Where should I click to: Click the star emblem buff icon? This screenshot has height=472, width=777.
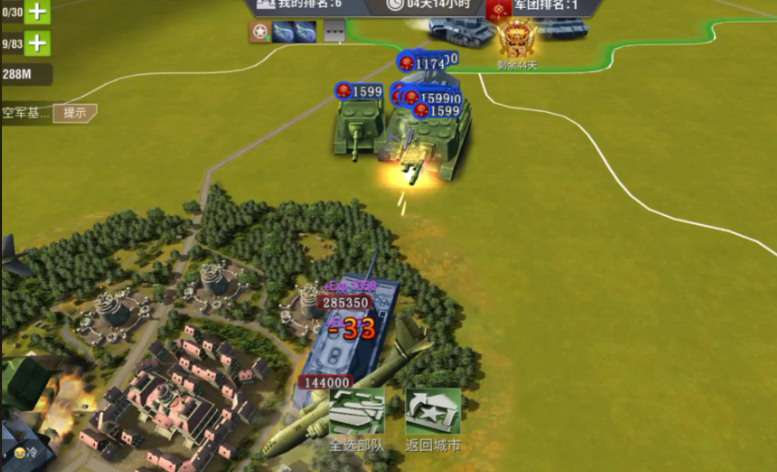pyautogui.click(x=260, y=33)
